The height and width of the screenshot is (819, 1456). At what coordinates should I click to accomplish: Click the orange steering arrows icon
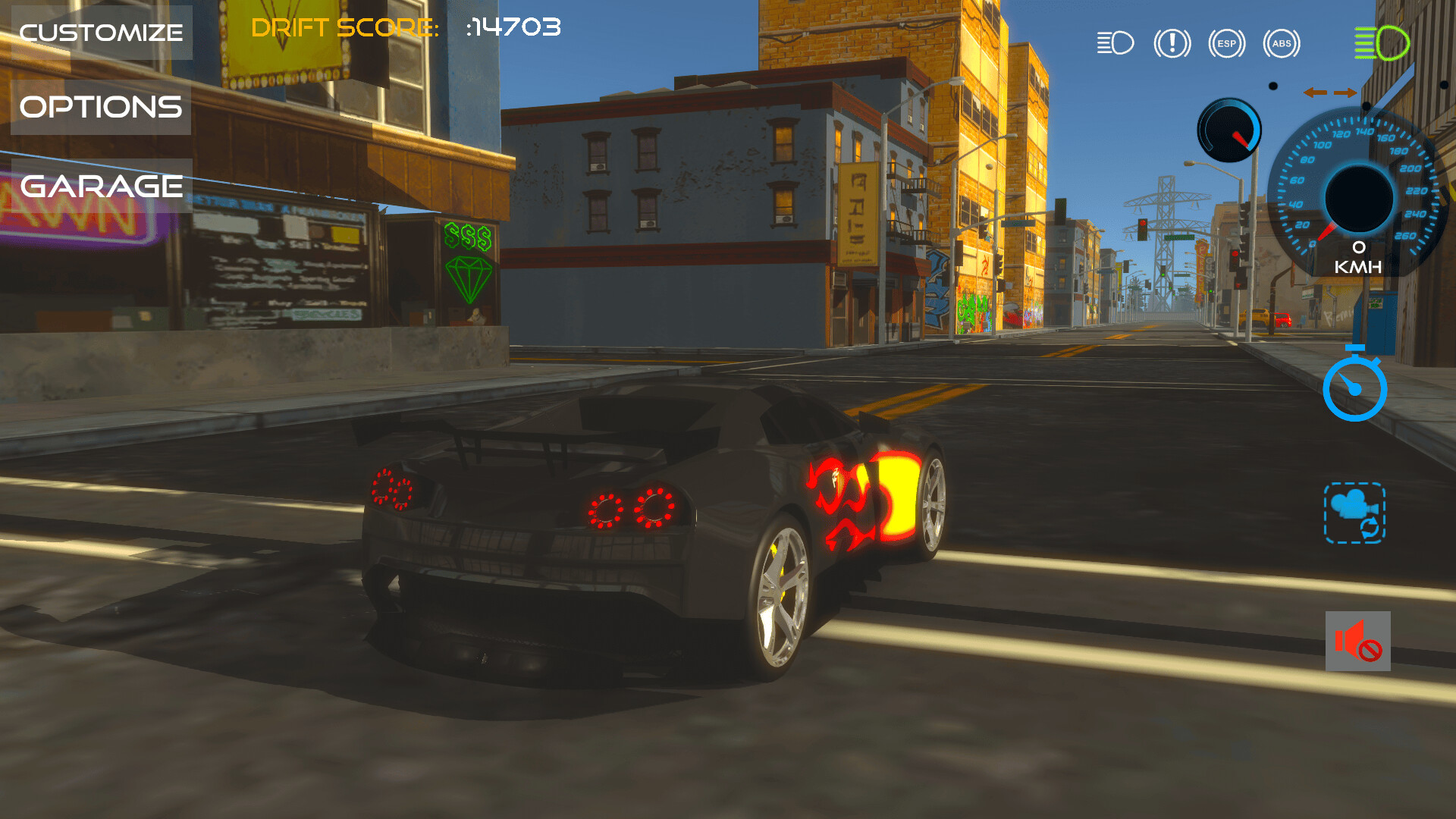click(1331, 93)
